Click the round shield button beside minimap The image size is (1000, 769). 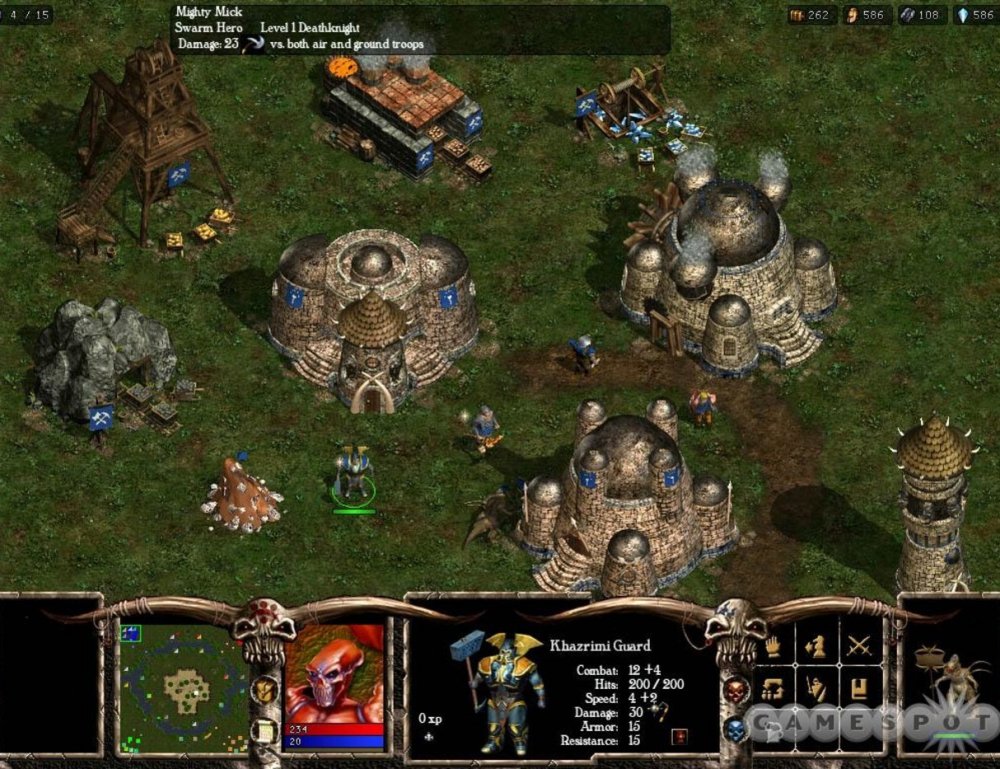(264, 689)
